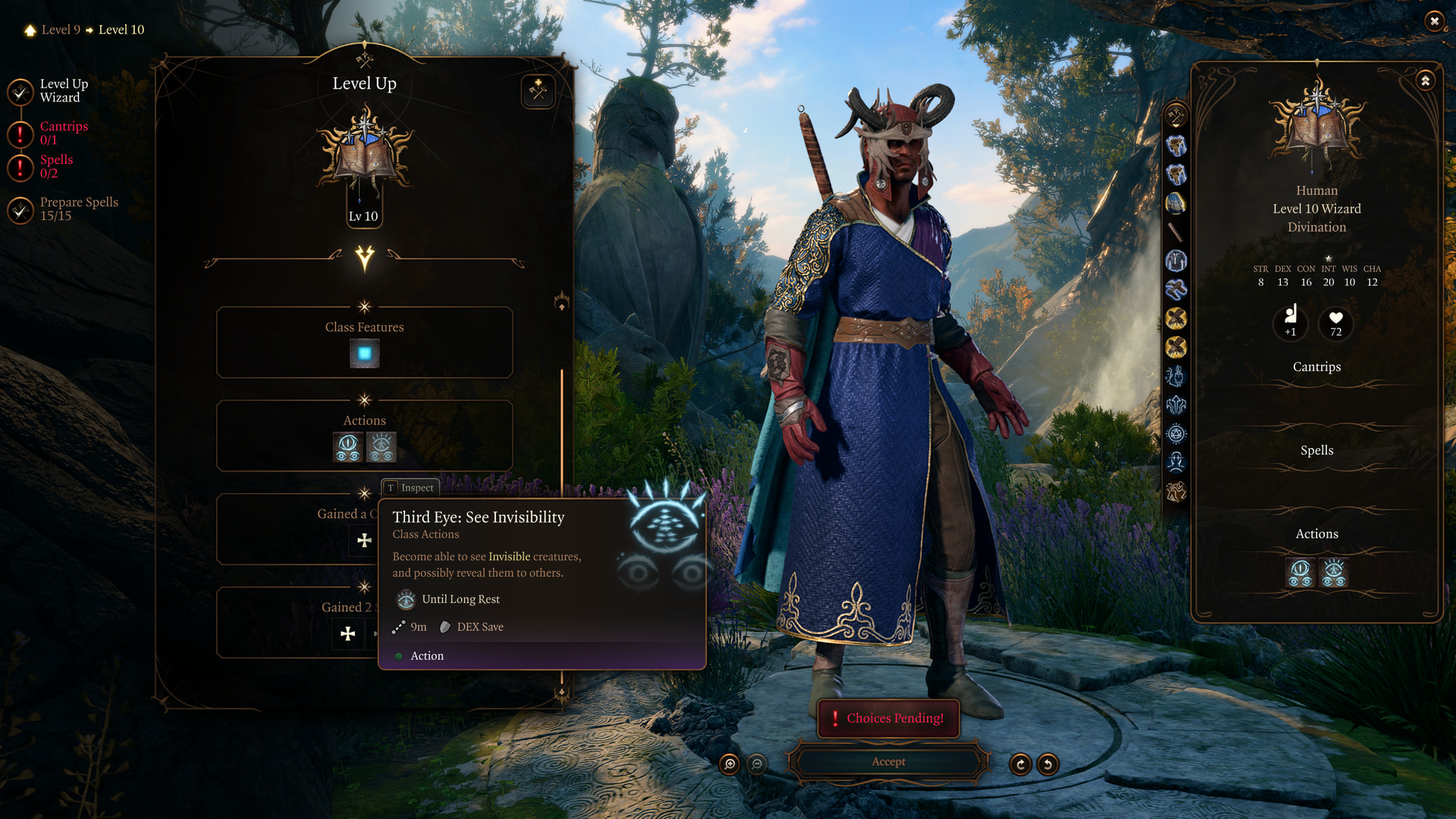Rotate the character clockwise
The width and height of the screenshot is (1456, 819).
pyautogui.click(x=1020, y=764)
